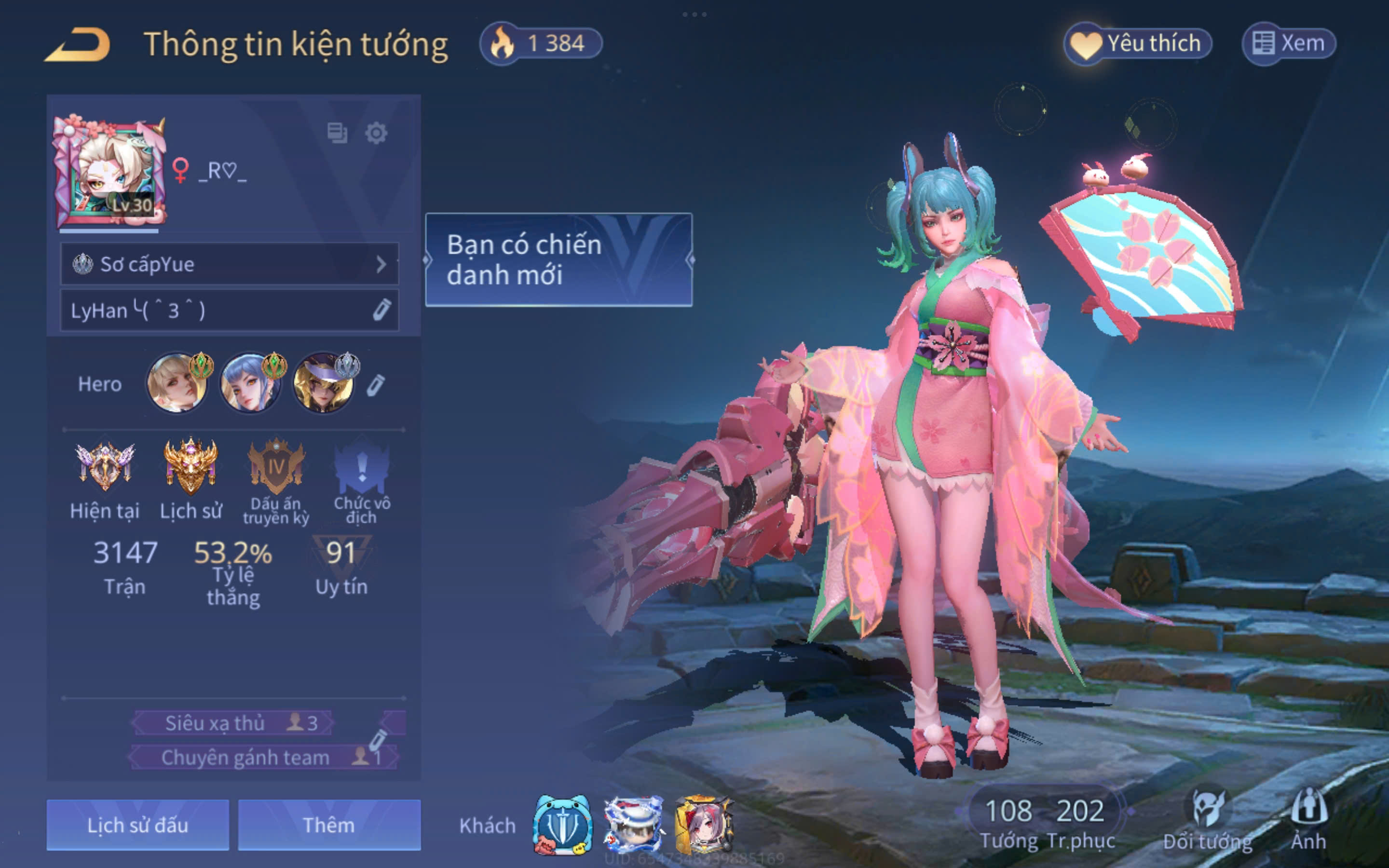Edit the LyHan signature text

(x=381, y=310)
